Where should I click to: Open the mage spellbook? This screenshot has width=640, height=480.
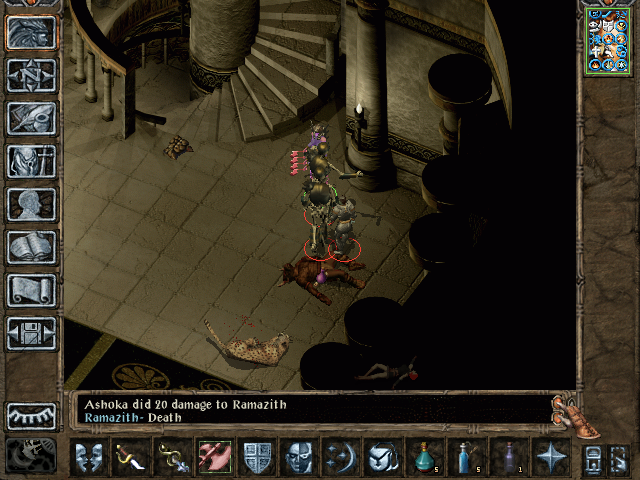(32, 247)
